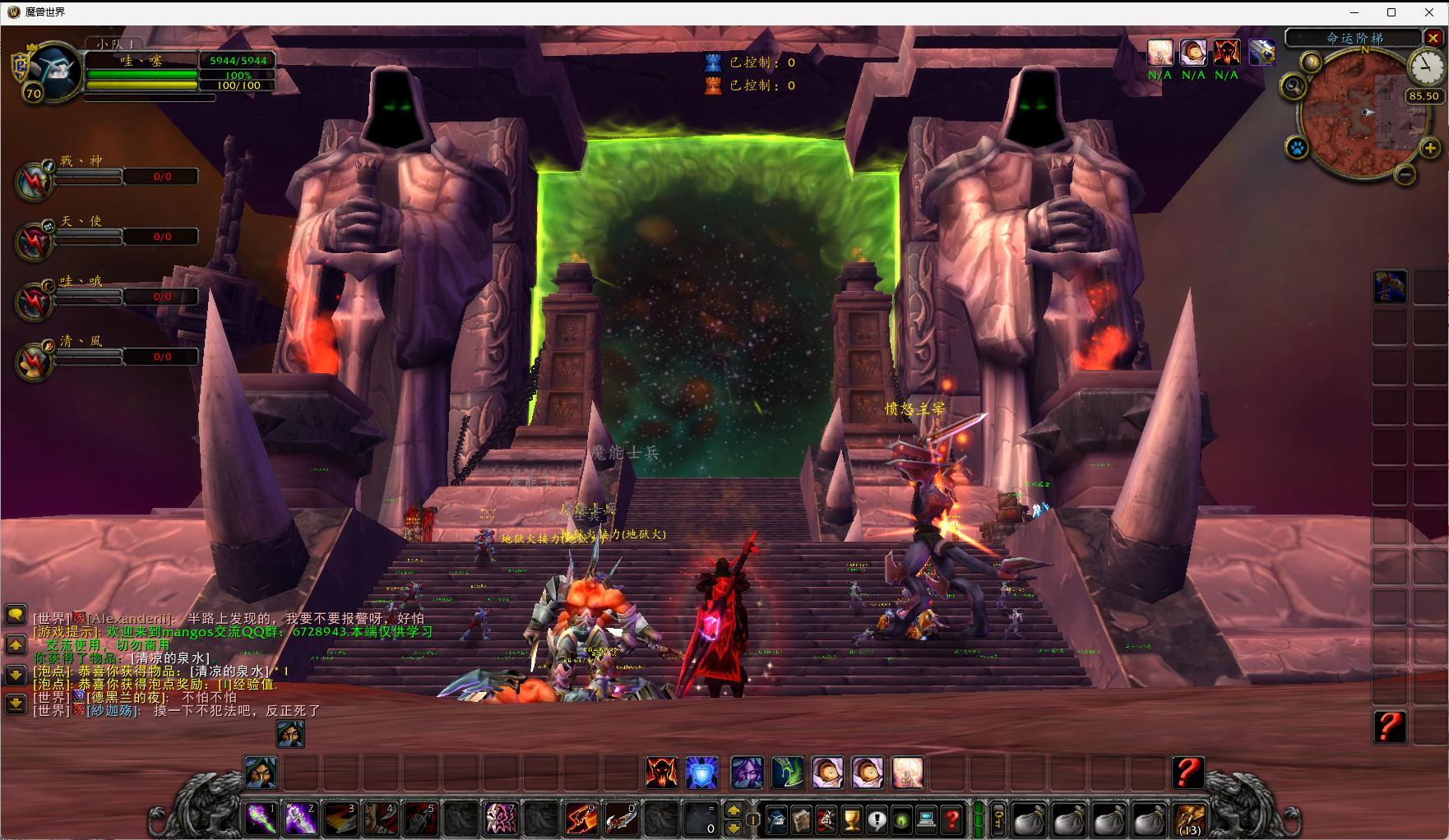Open the magnifying glass button on minimap
This screenshot has width=1449, height=840.
click(1294, 85)
